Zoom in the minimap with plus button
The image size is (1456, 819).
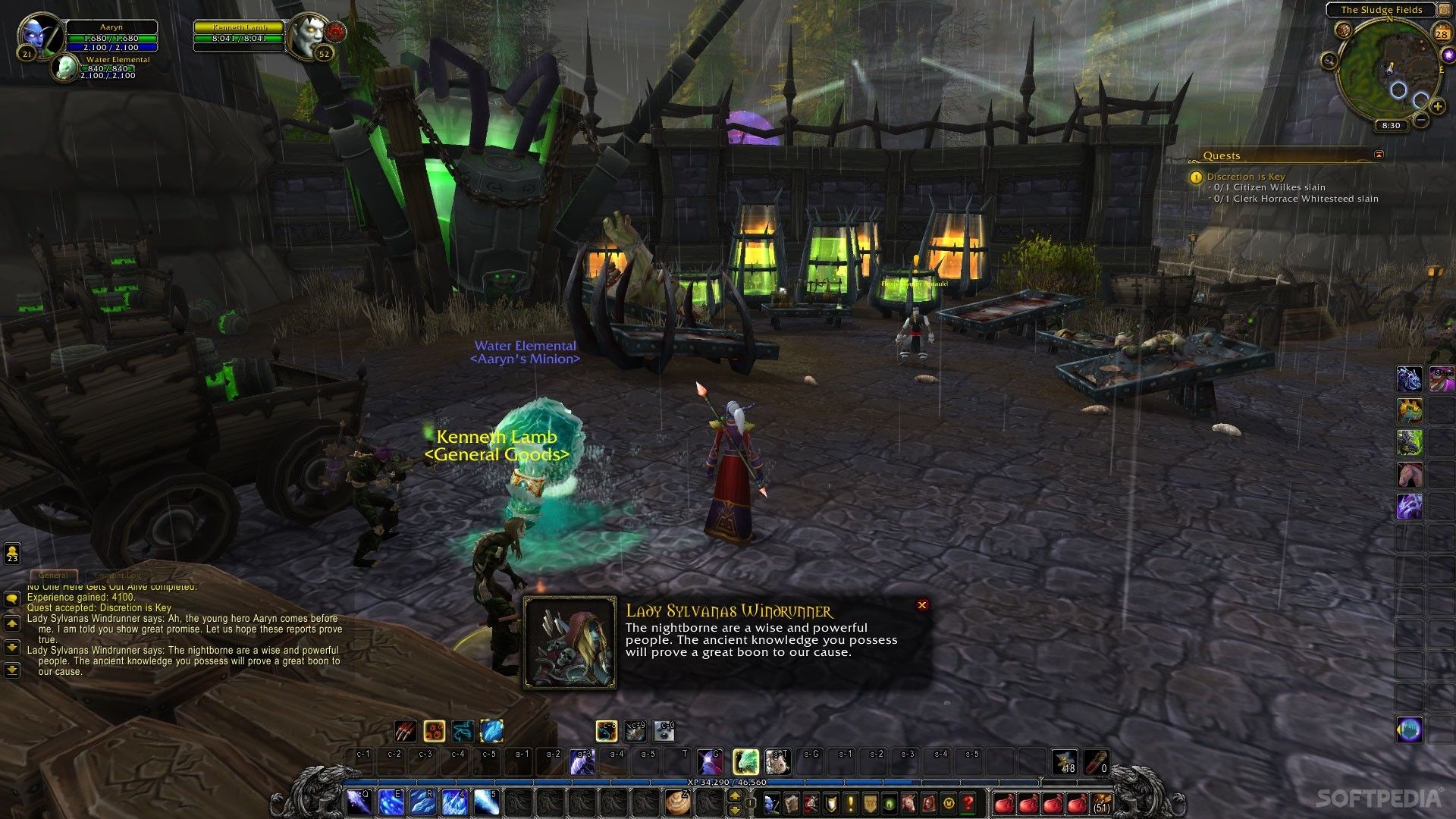pos(1437,106)
